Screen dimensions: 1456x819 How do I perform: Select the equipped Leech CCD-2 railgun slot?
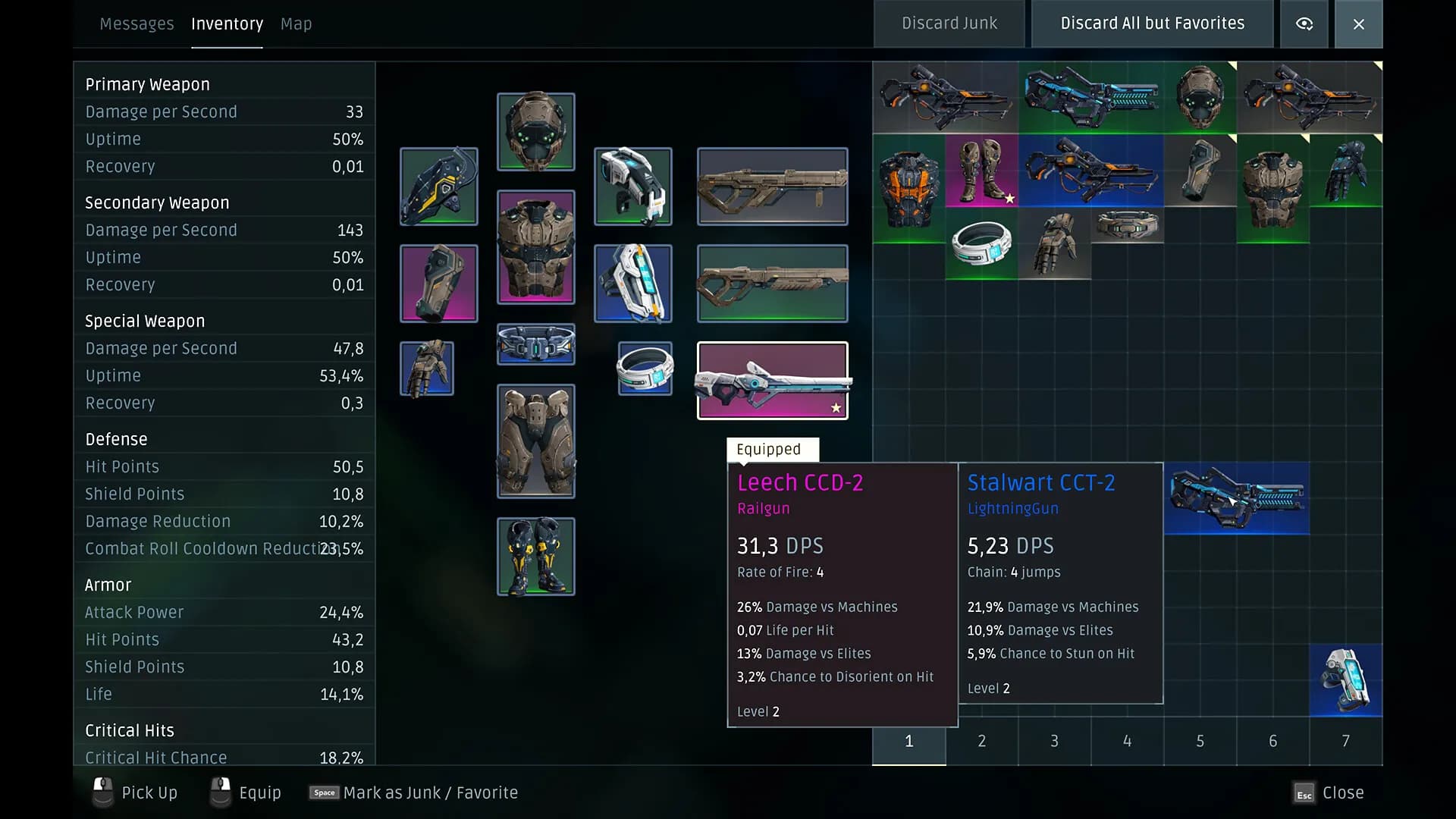coord(772,380)
